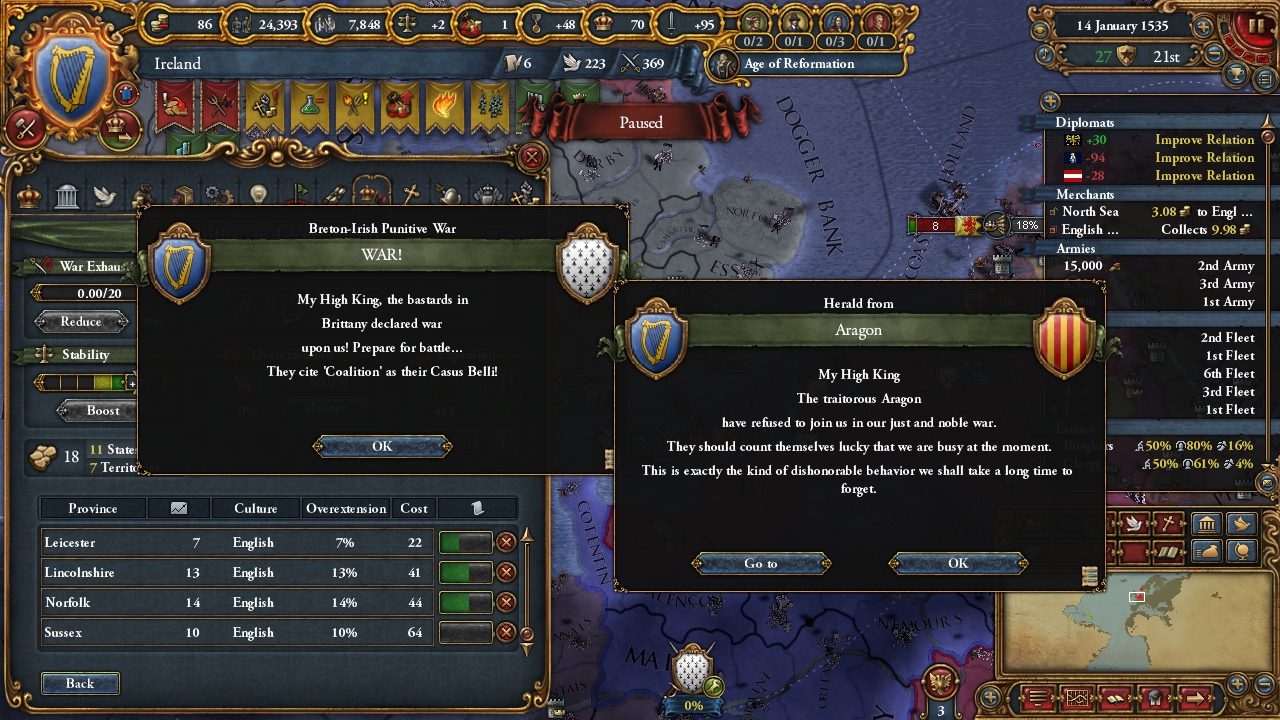This screenshot has height=720, width=1280.
Task: Click the Age of Reformation banner
Action: point(800,64)
